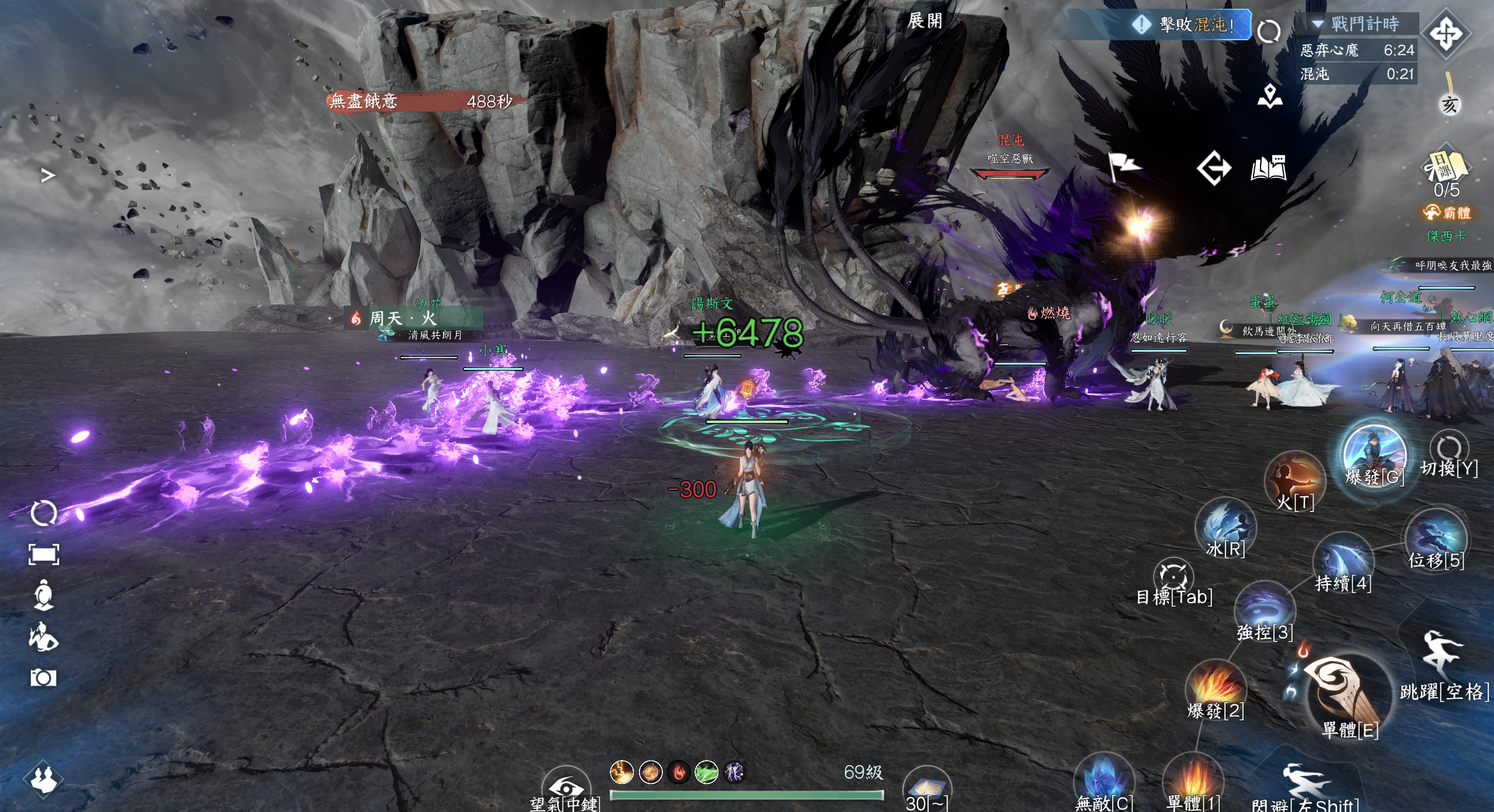
Task: Tap the 切換[Y] switch button
Action: click(1449, 450)
